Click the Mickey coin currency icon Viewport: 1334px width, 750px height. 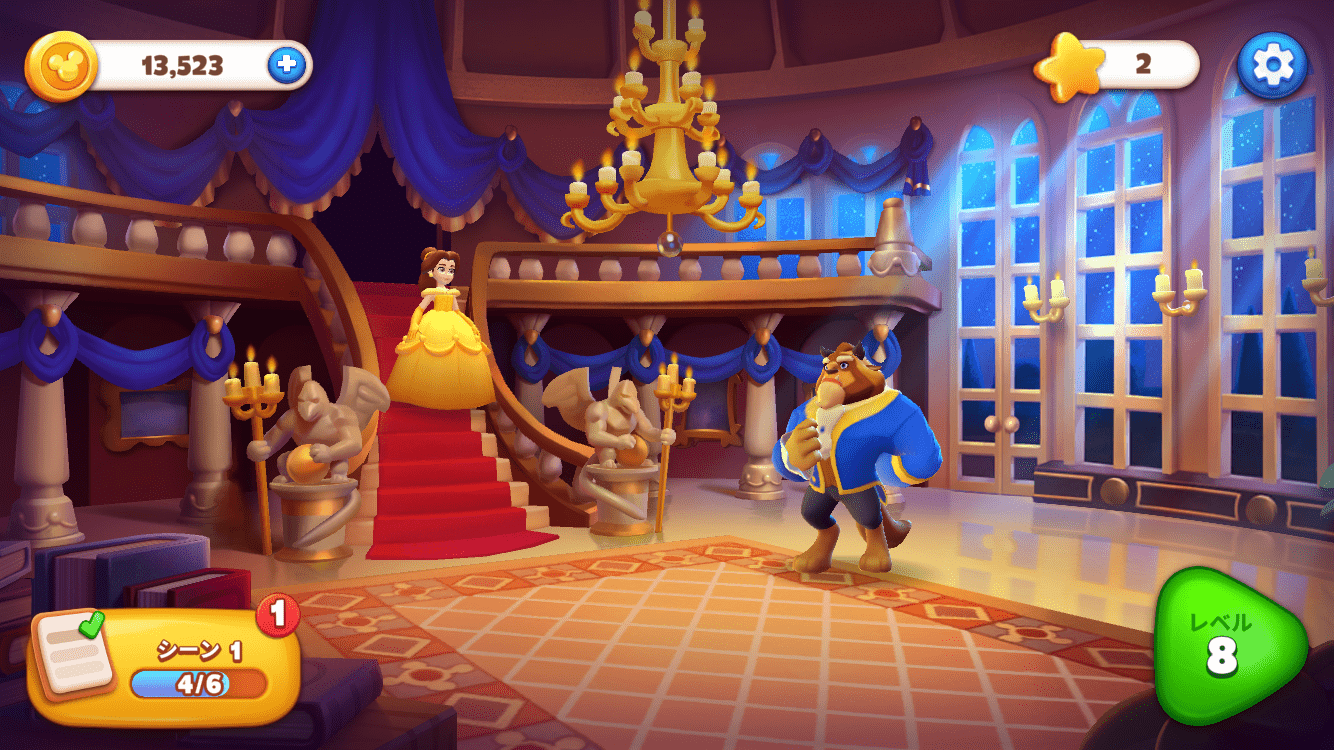(60, 62)
